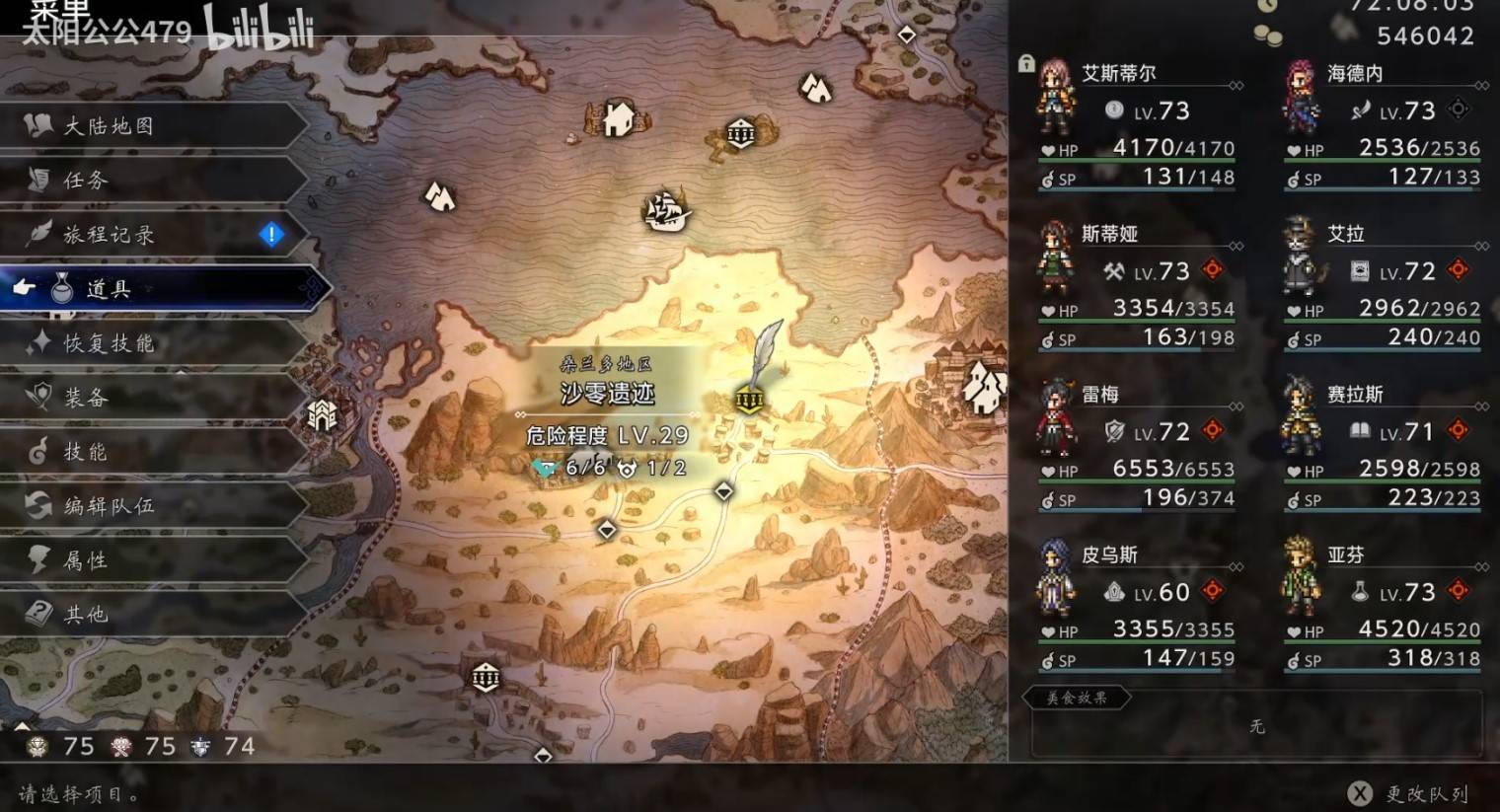This screenshot has width=1500, height=812.
Task: Choose the 道具 items menu entry
Action: click(109, 289)
